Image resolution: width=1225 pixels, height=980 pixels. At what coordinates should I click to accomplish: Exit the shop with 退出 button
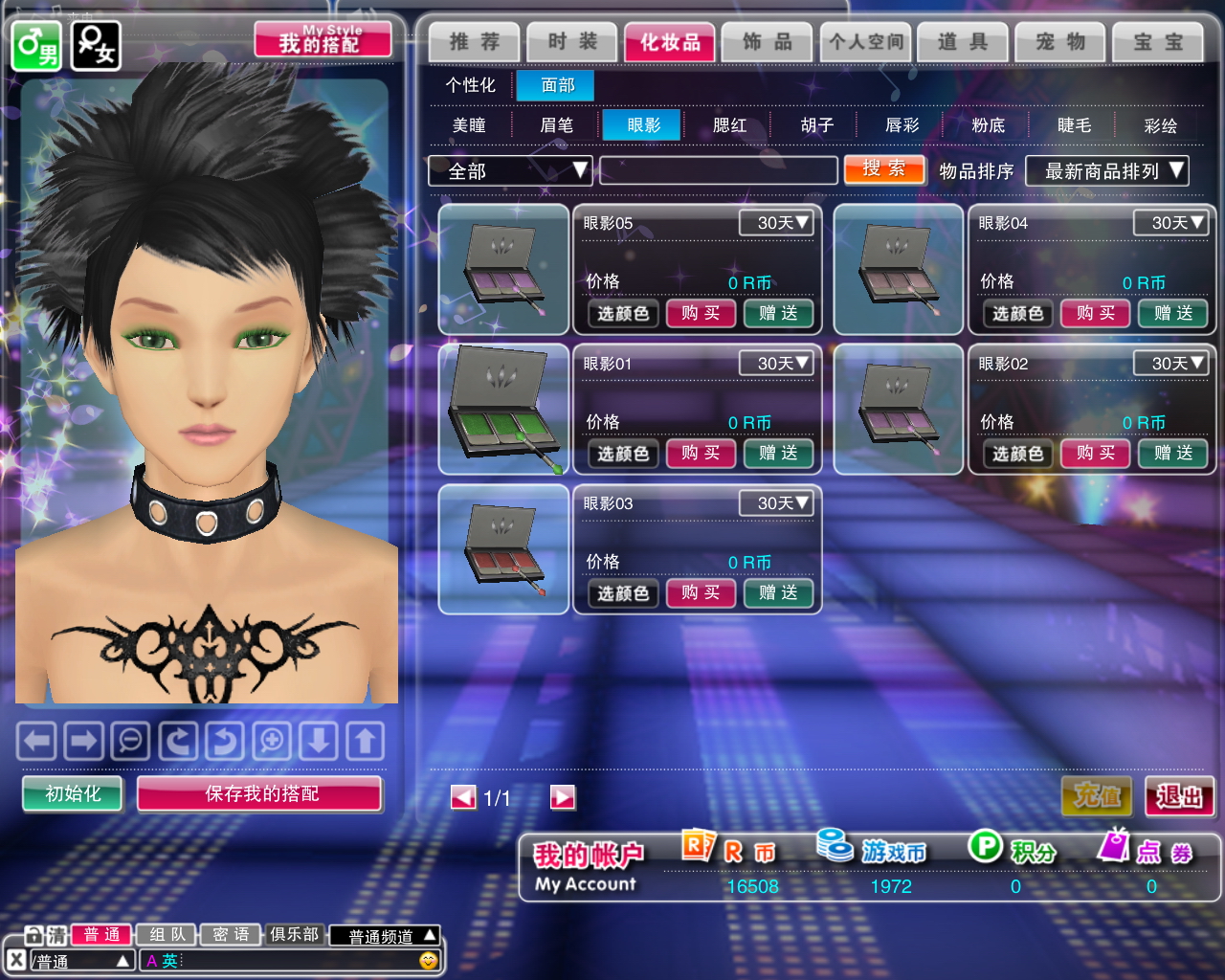click(1179, 796)
